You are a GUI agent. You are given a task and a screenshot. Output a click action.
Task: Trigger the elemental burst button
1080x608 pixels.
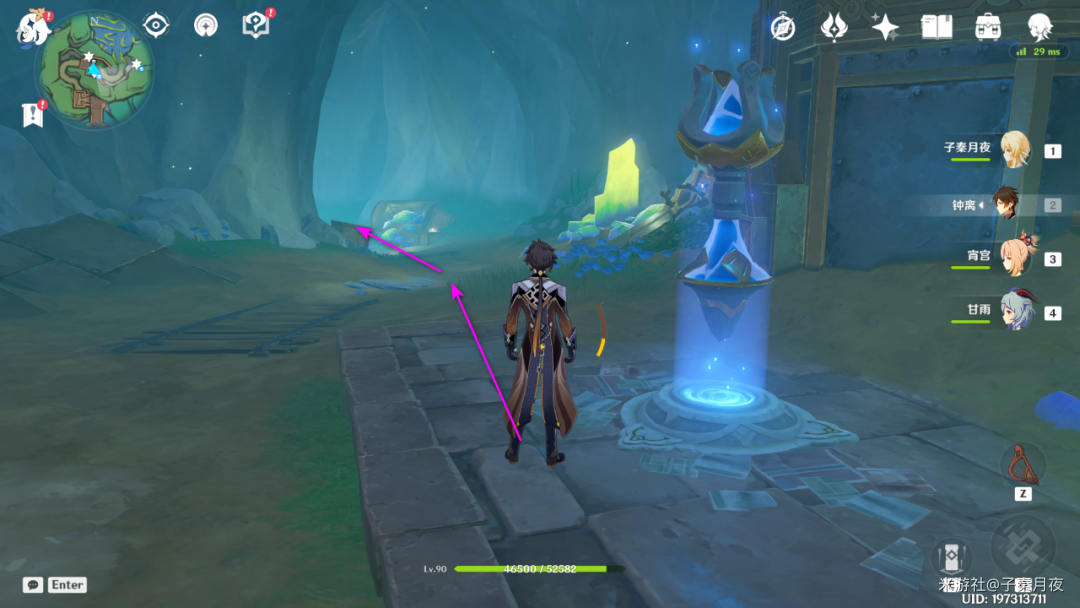pos(1022,546)
